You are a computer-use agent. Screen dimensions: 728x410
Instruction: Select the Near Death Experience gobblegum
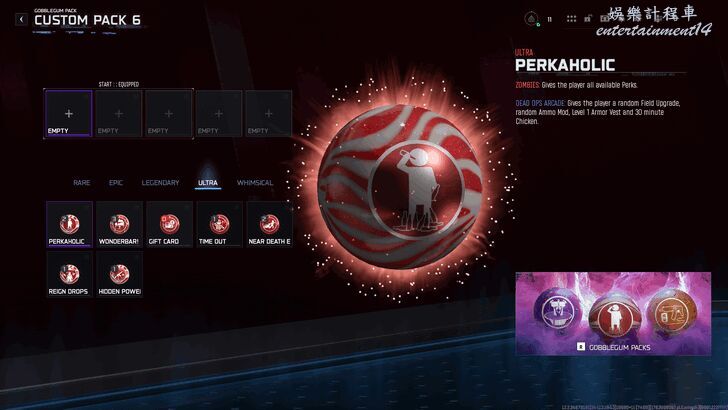[x=269, y=224]
